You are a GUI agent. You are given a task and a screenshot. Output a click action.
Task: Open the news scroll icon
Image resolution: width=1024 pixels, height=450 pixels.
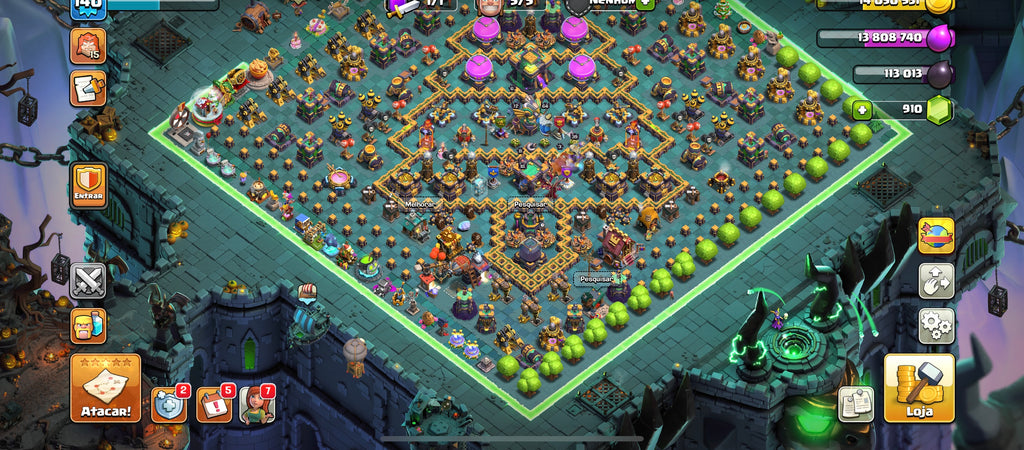[87, 89]
